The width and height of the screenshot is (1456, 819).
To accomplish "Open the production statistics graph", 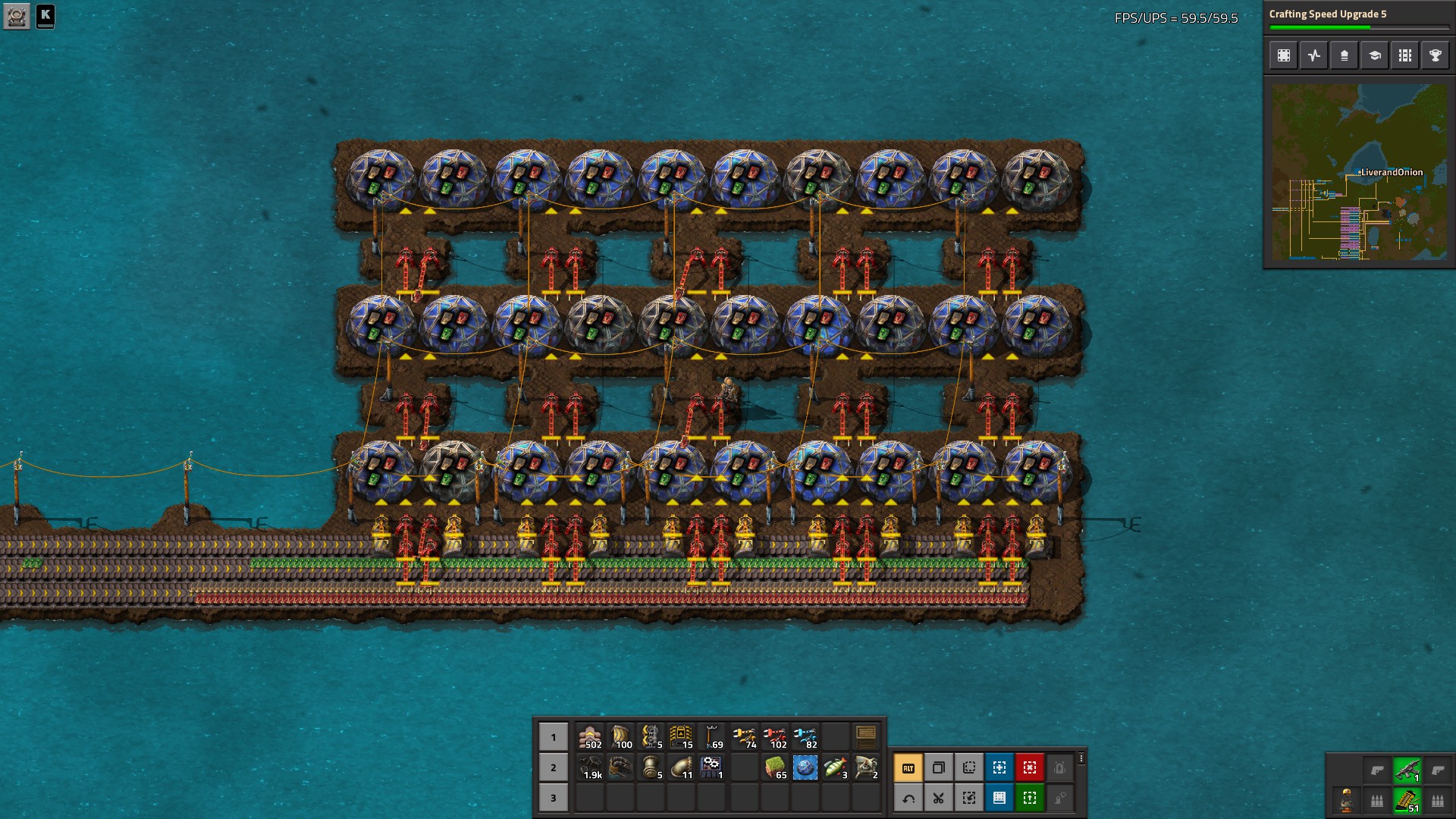I will pyautogui.click(x=1313, y=55).
